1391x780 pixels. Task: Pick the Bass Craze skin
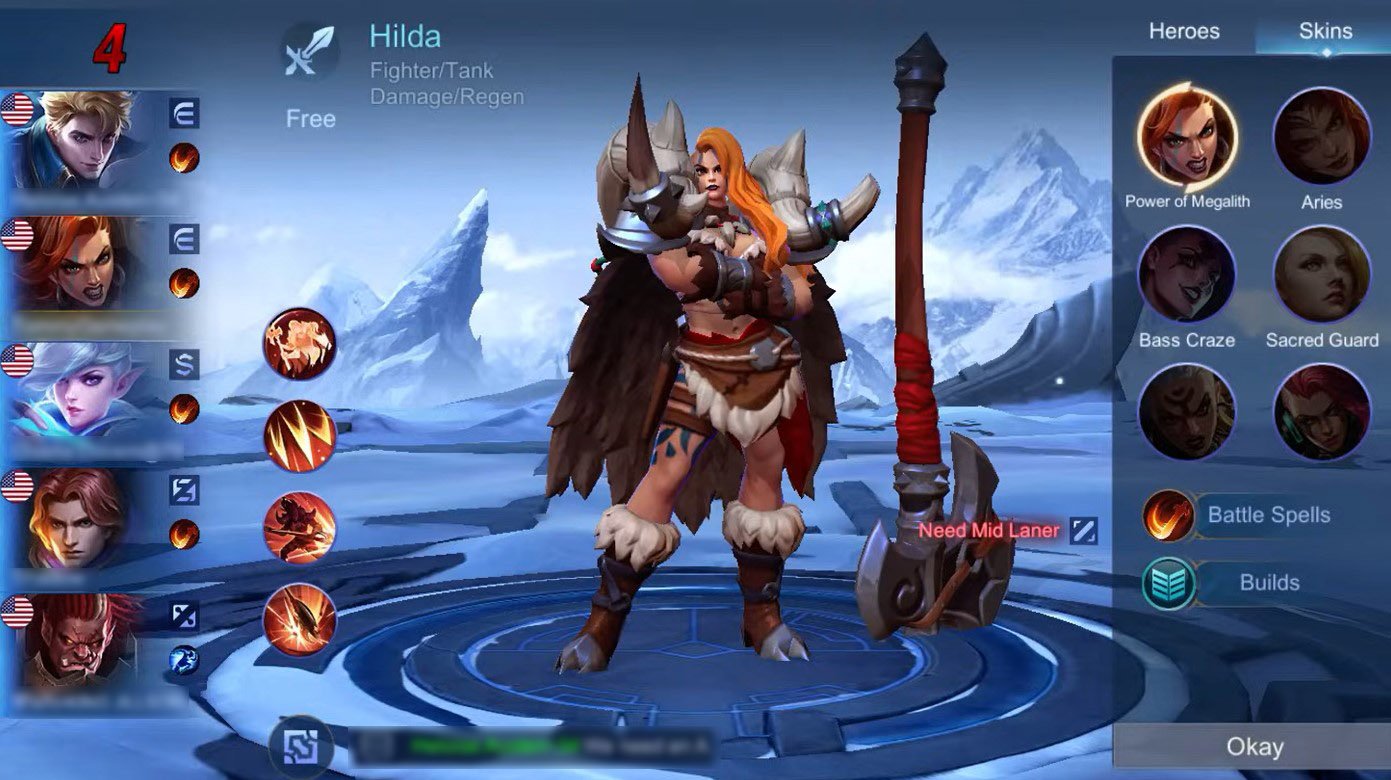1187,275
